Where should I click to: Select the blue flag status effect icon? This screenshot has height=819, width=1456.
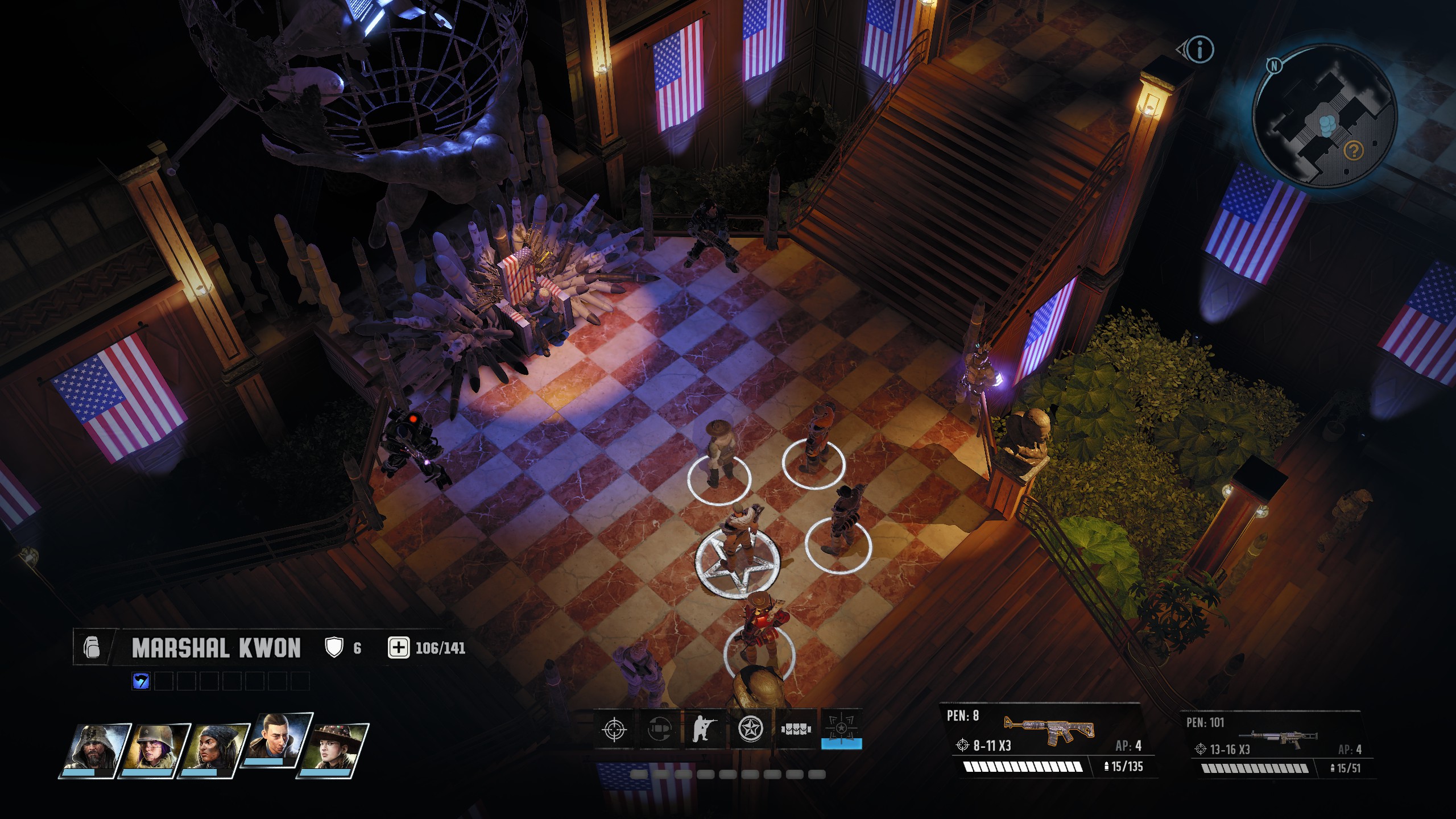pos(140,681)
